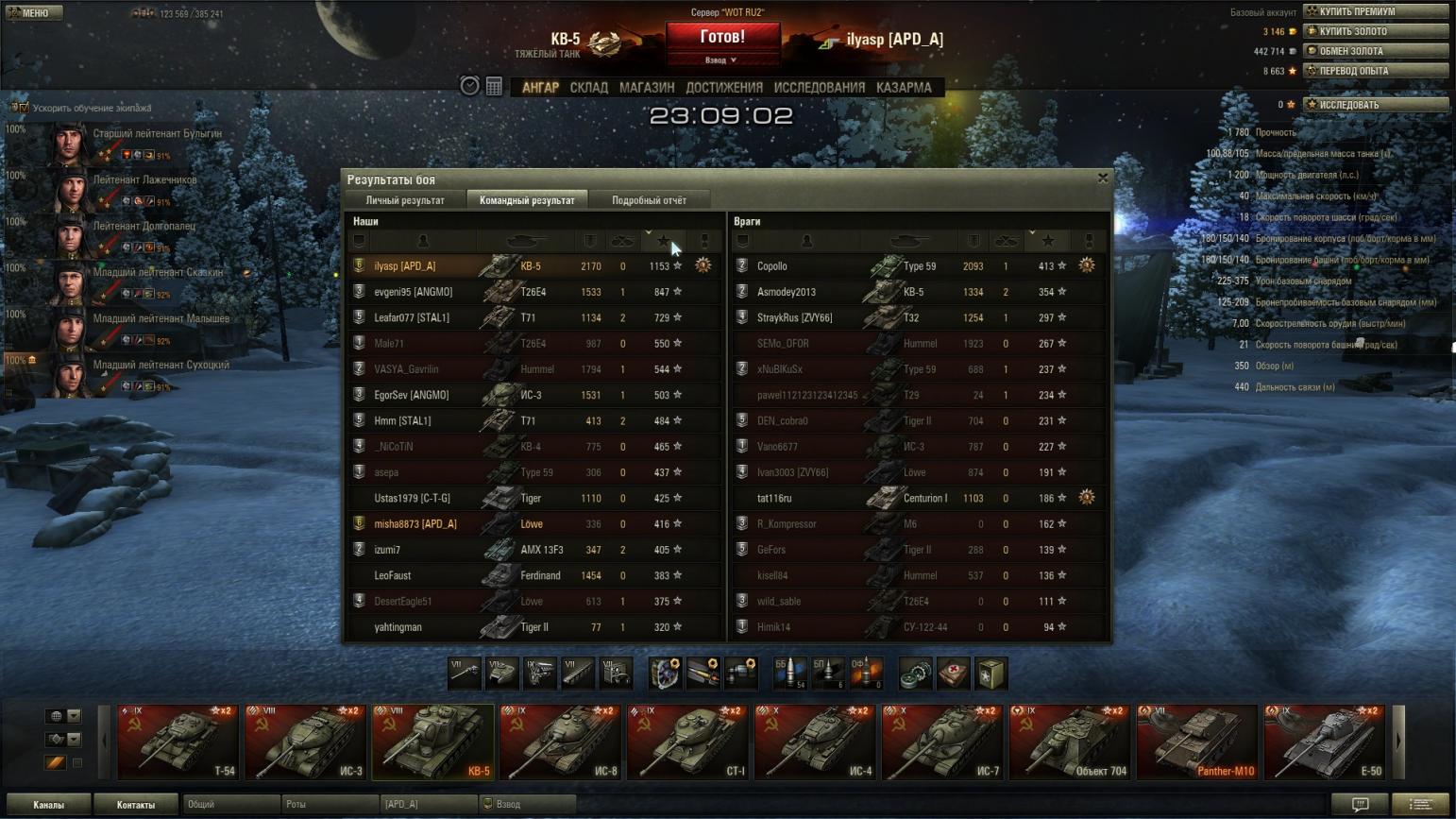The height and width of the screenshot is (819, 1456).
Task: Go to the КАЗАРМА section
Action: coord(904,87)
